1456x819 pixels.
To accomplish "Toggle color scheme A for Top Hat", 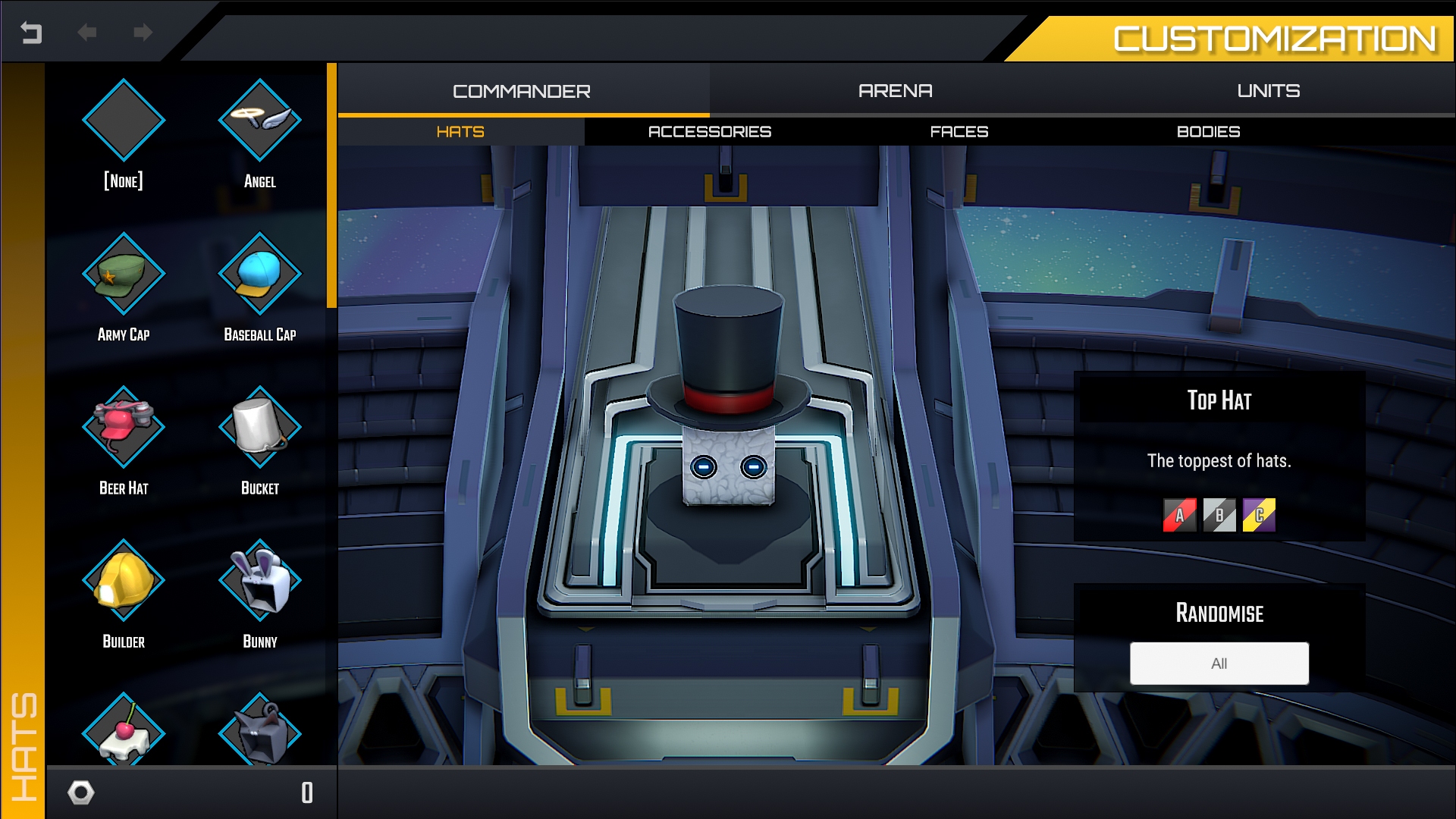I will click(1178, 515).
